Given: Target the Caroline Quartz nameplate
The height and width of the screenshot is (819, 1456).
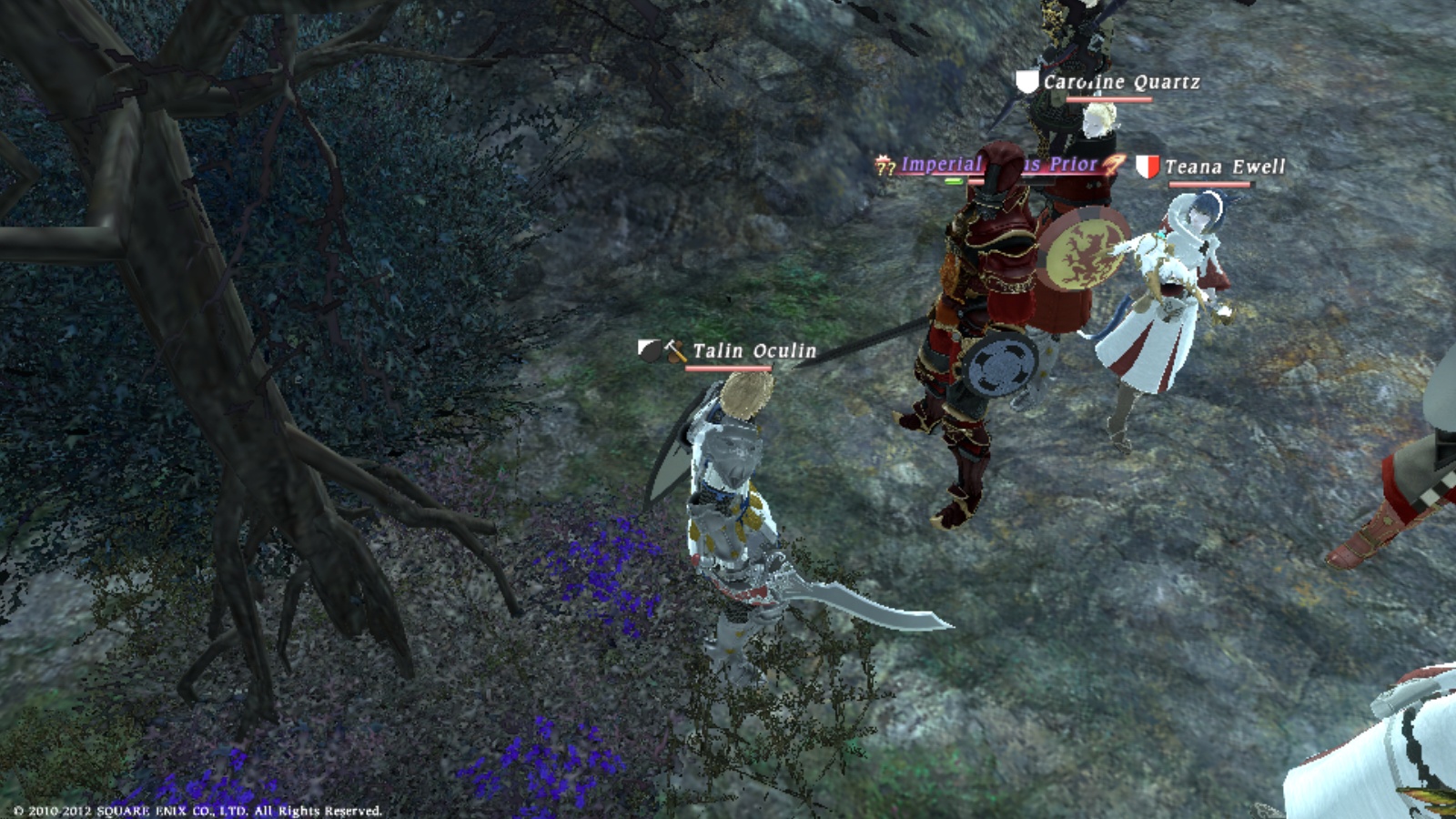Looking at the screenshot, I should (1121, 82).
